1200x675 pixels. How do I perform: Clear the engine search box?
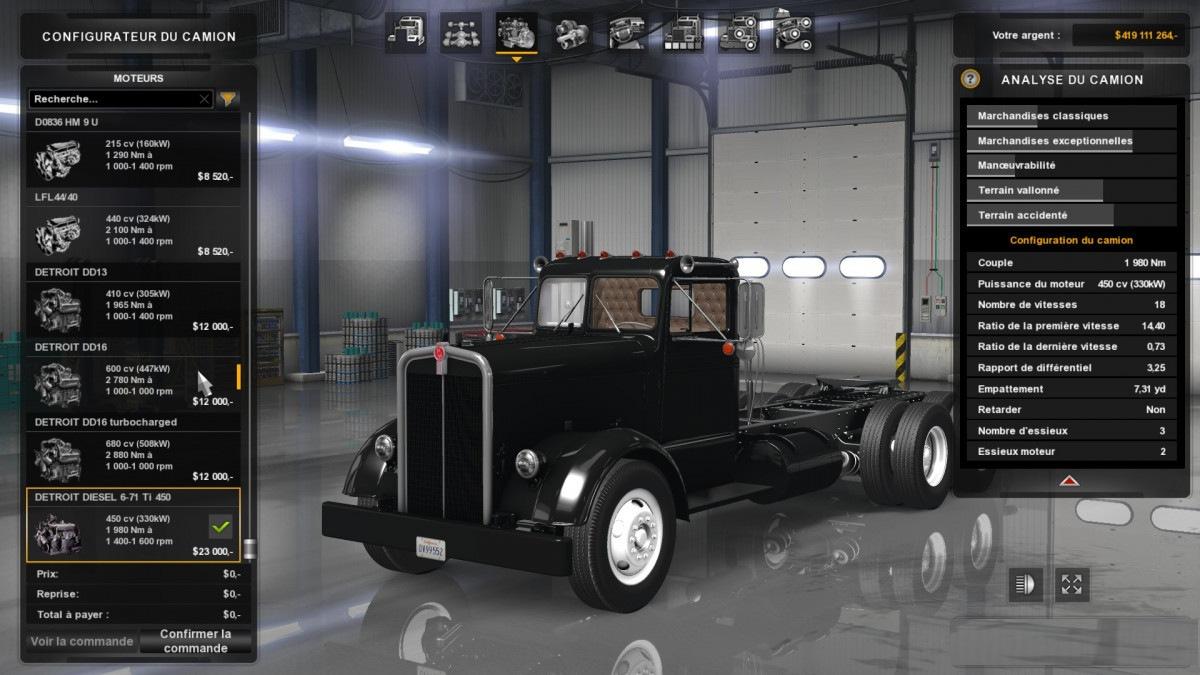[204, 99]
